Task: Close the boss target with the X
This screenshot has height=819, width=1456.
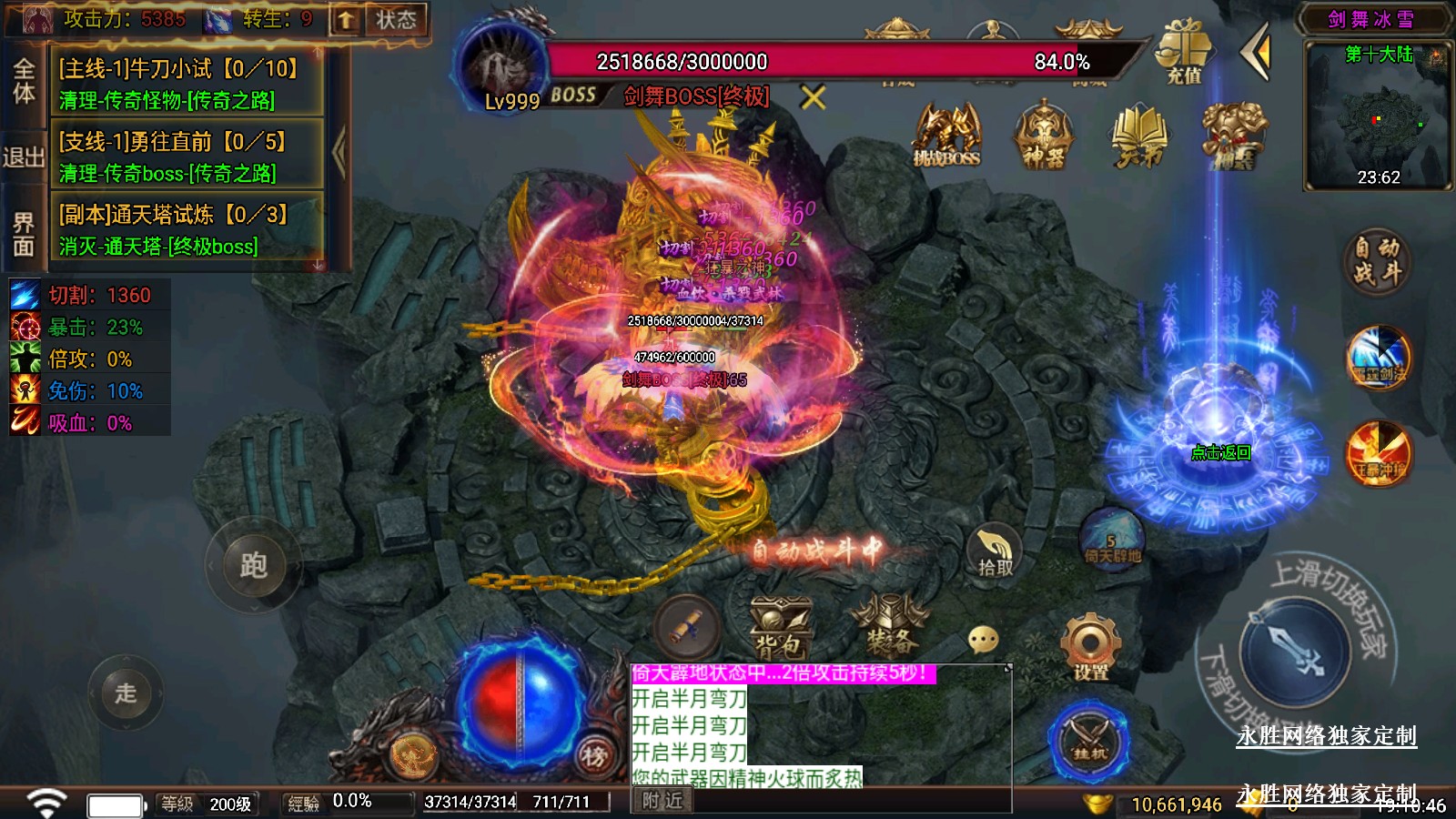Action: pyautogui.click(x=813, y=97)
